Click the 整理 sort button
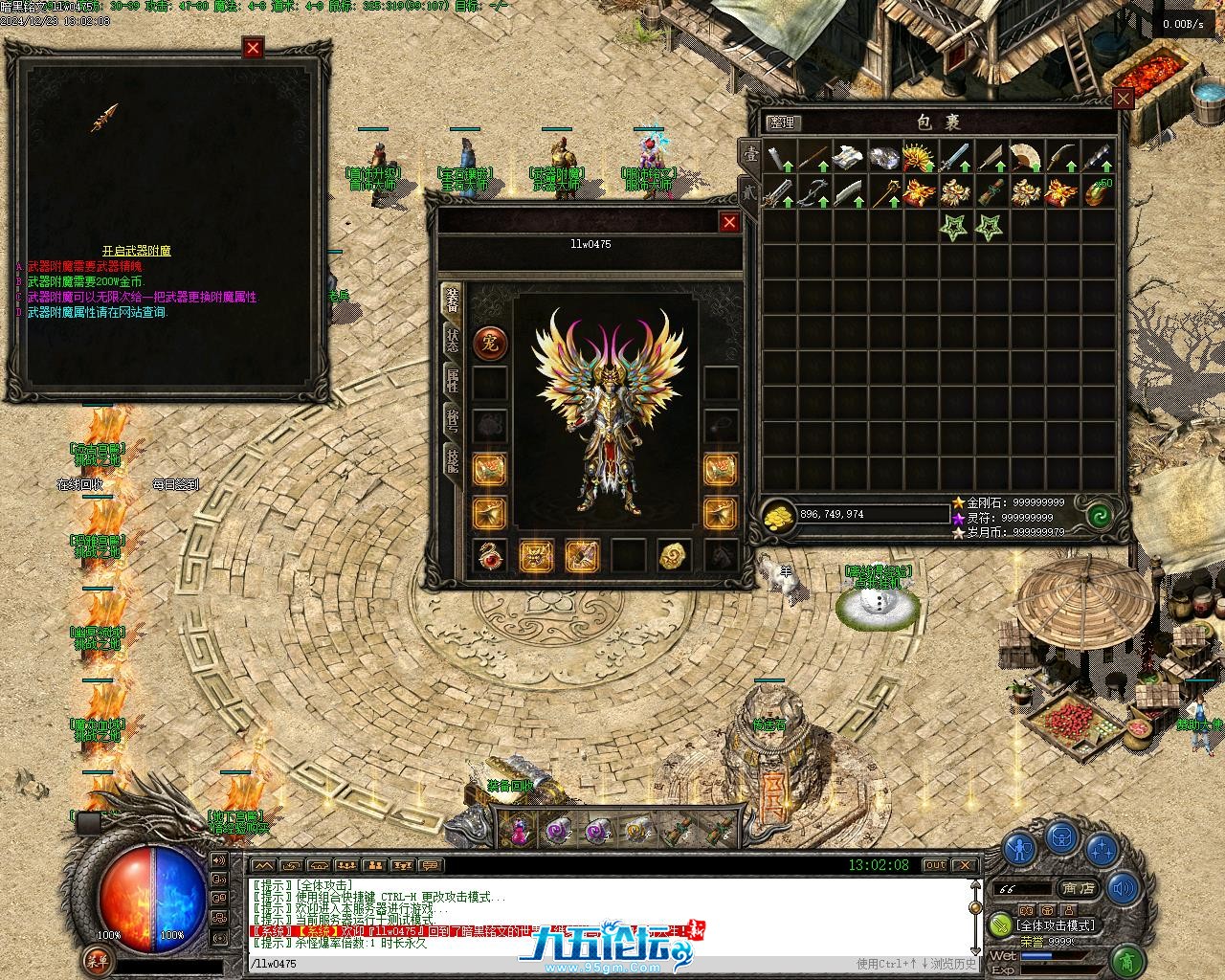 pyautogui.click(x=783, y=122)
